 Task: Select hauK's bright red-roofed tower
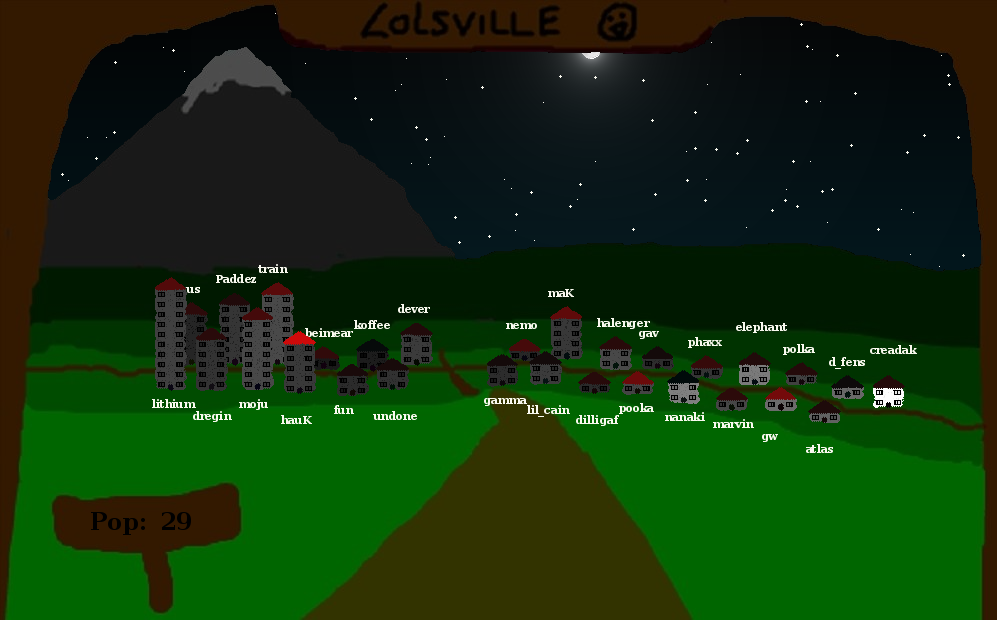299,364
